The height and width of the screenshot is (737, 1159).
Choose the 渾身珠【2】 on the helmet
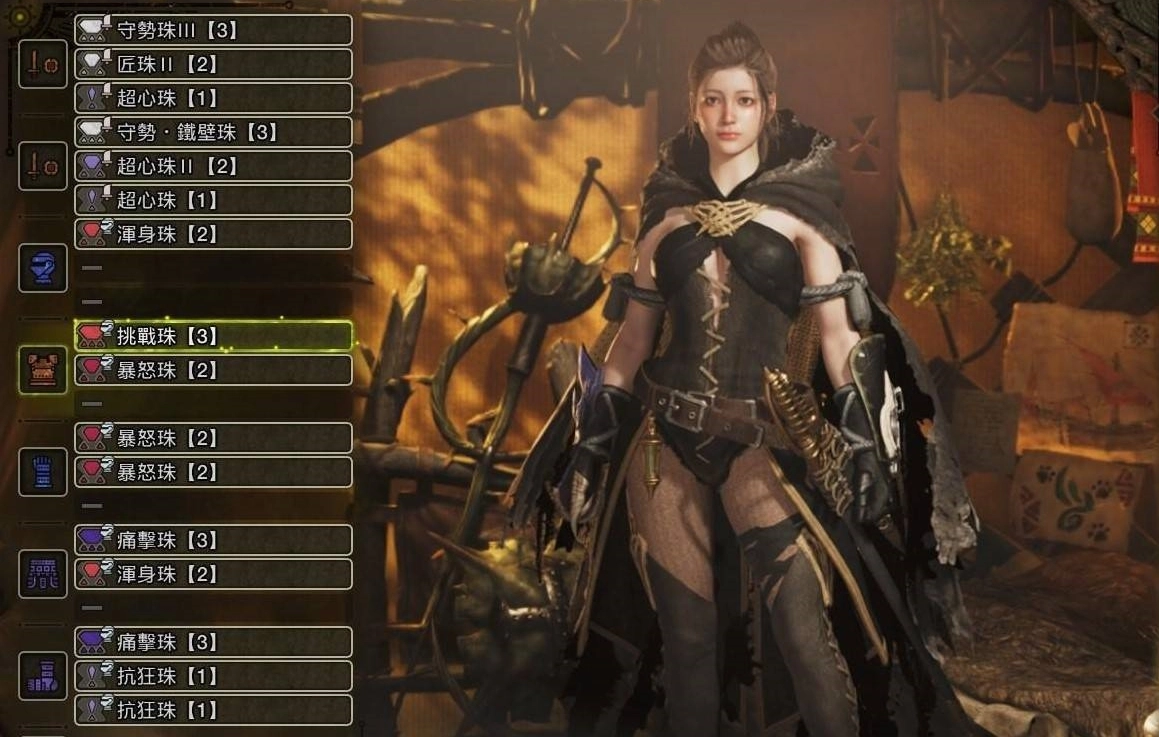coord(213,234)
